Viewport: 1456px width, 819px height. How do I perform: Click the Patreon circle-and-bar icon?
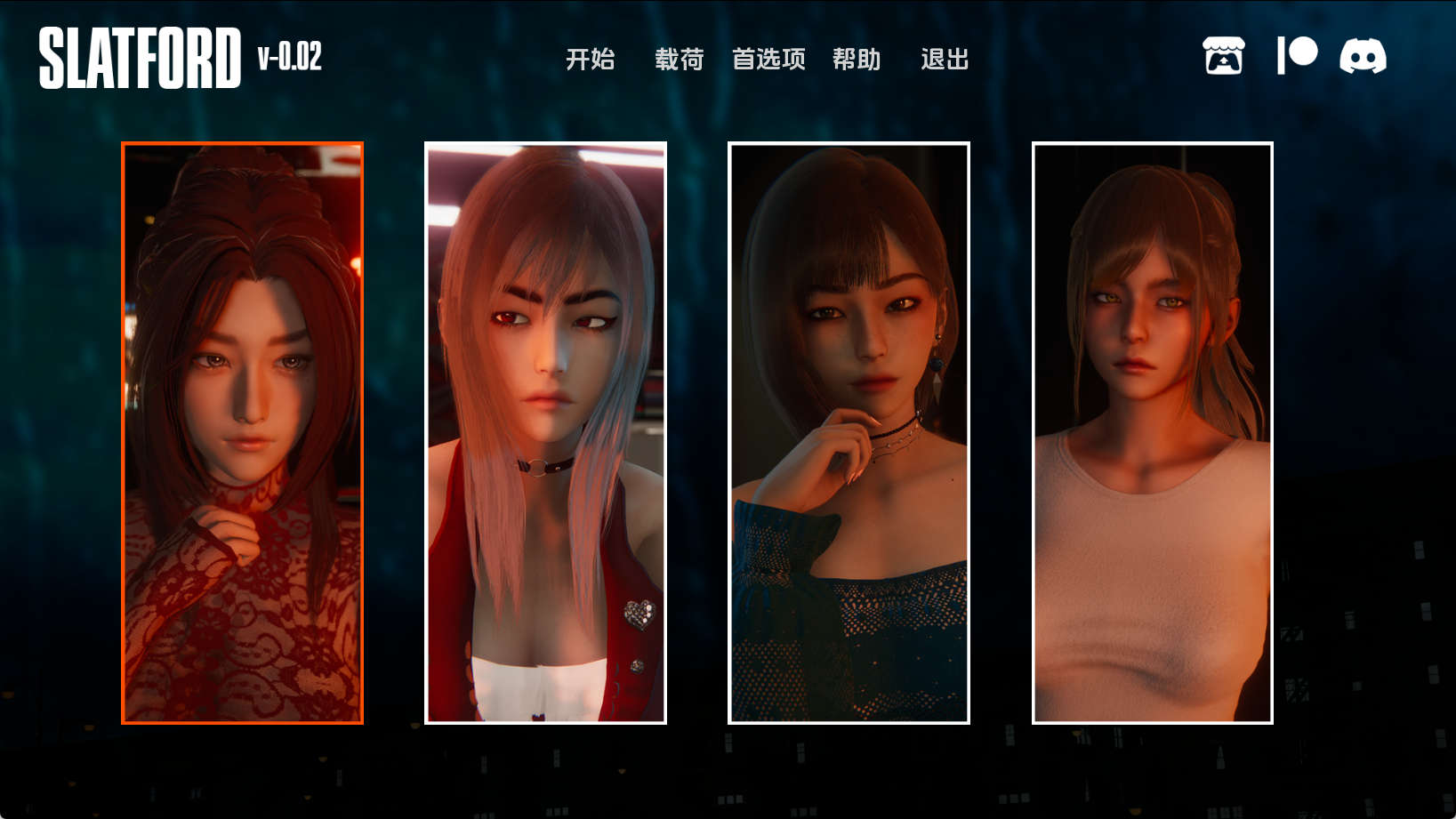click(1294, 54)
